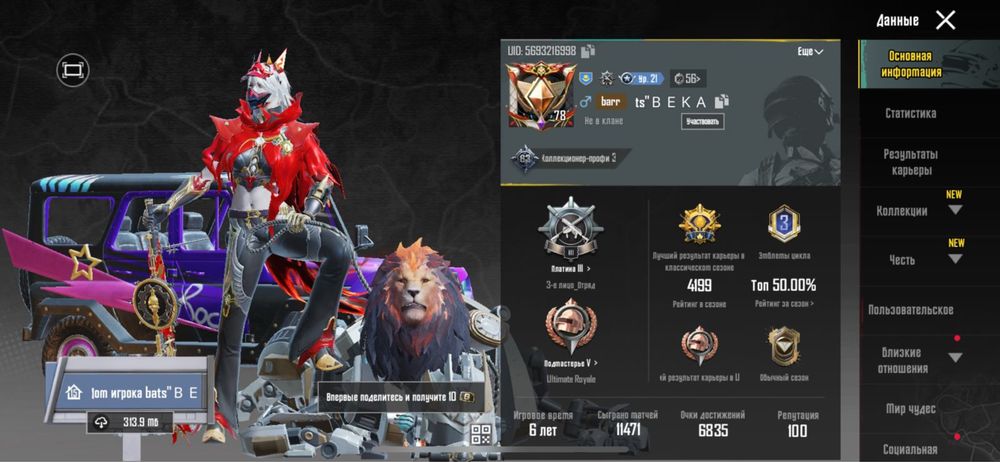Select the Основная информация tab
The image size is (1000, 462).
910,64
